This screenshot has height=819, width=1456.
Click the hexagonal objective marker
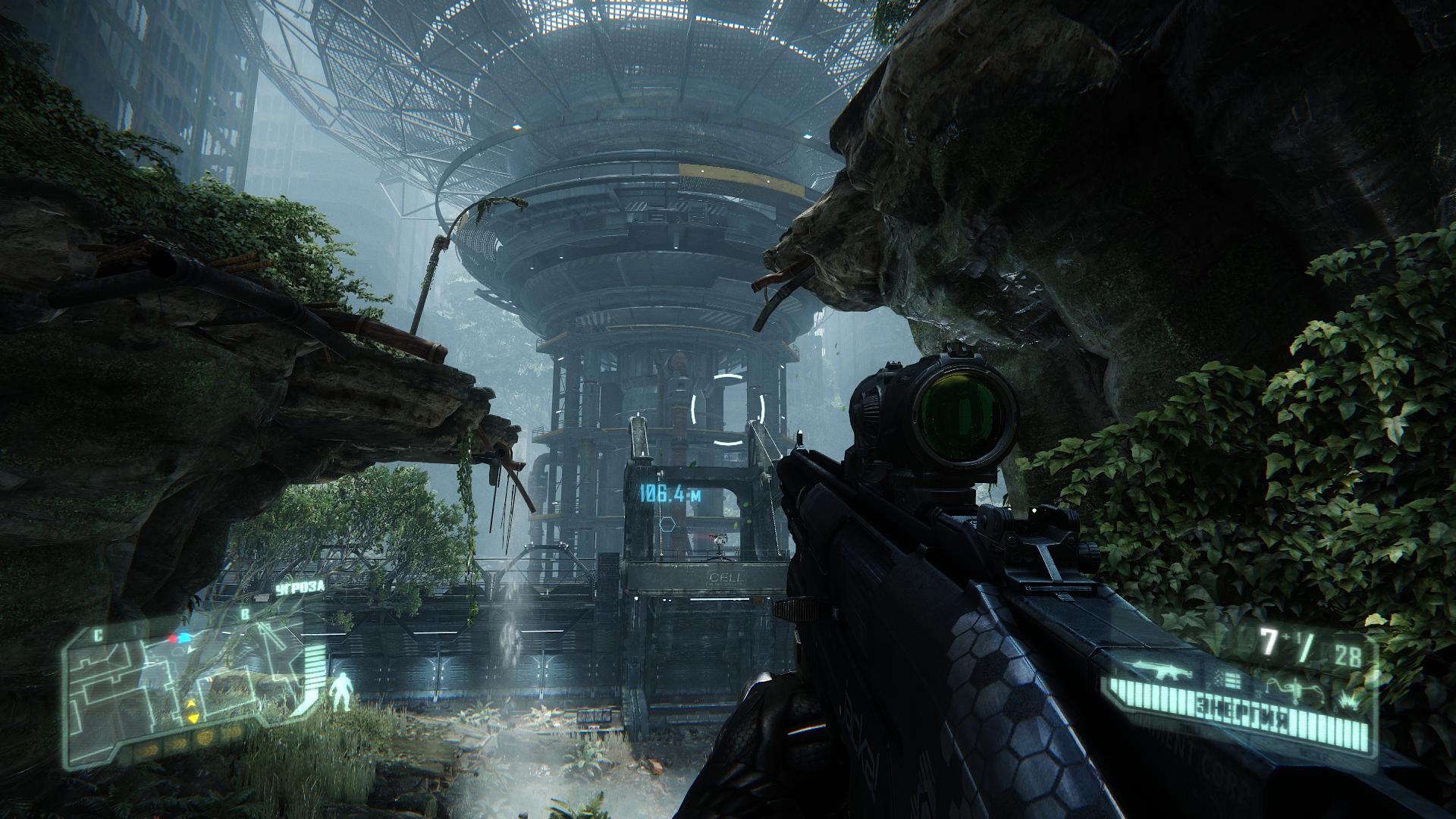[x=668, y=523]
